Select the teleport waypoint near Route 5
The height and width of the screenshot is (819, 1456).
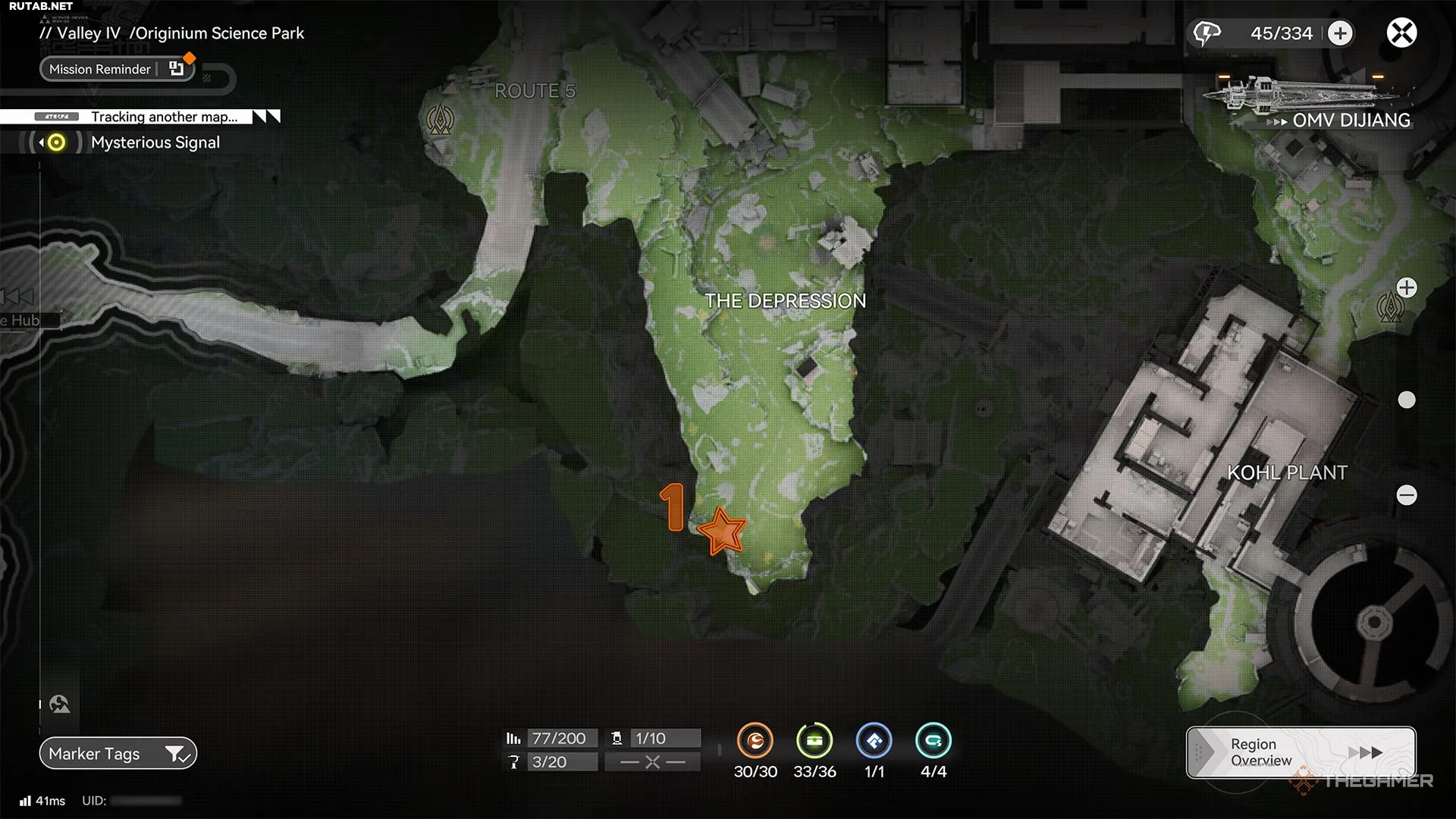pos(440,119)
